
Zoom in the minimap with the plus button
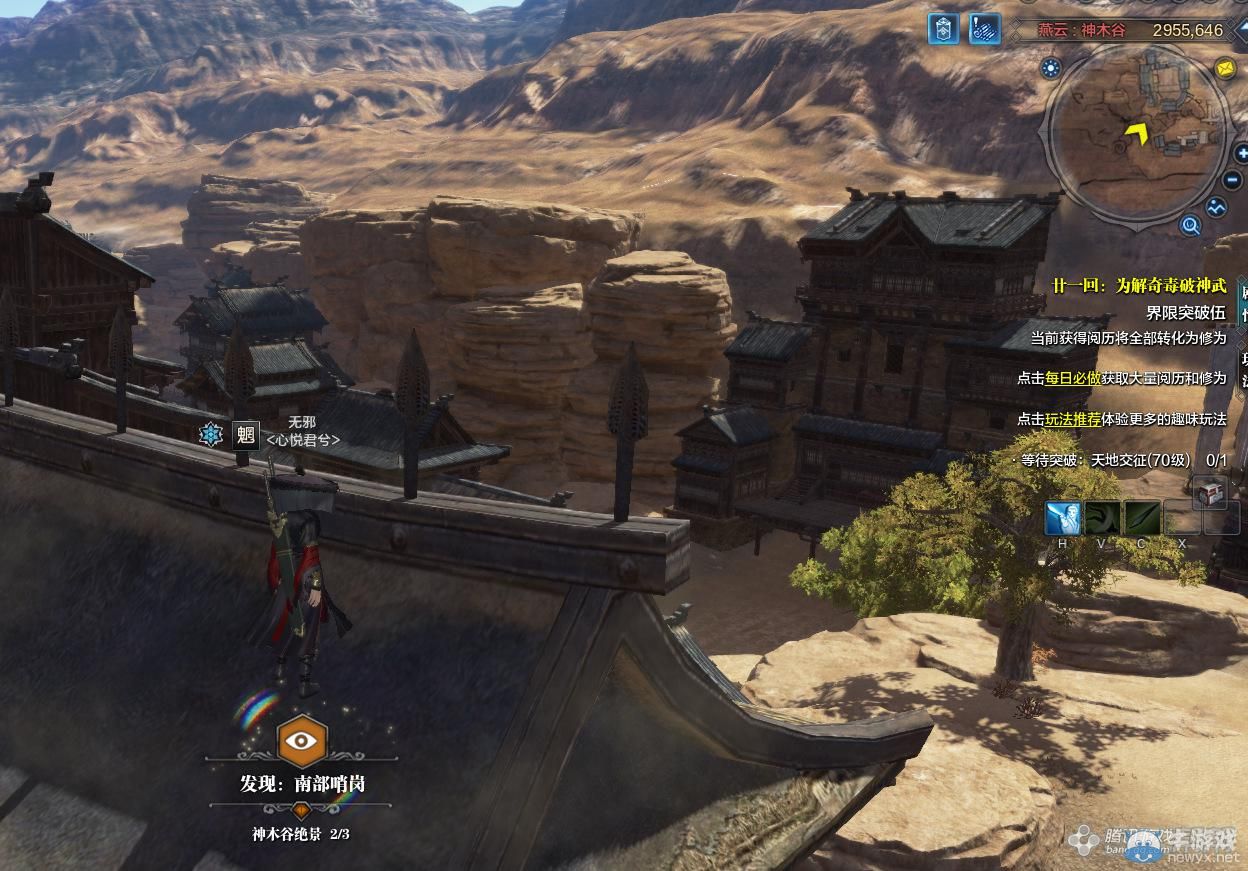[1241, 153]
